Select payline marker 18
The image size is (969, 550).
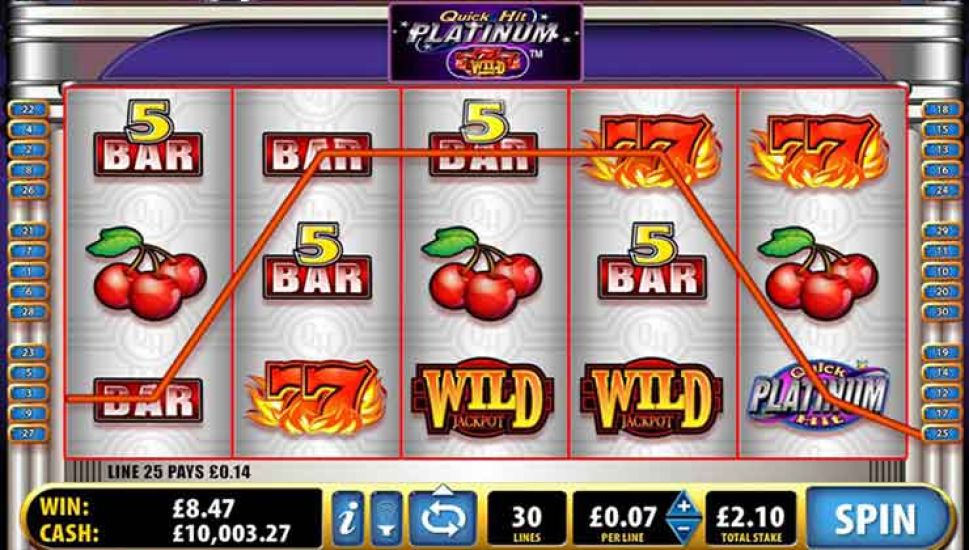pyautogui.click(x=941, y=109)
